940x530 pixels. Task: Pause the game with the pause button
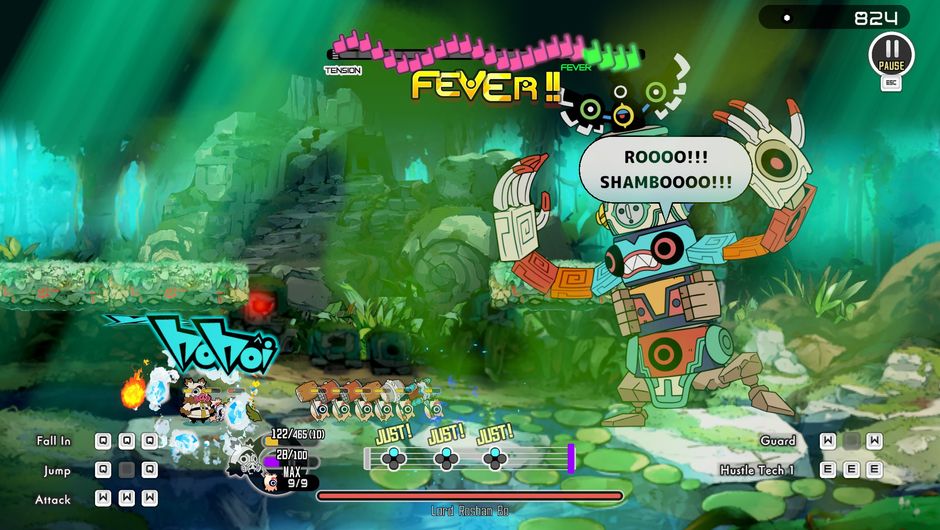click(890, 53)
